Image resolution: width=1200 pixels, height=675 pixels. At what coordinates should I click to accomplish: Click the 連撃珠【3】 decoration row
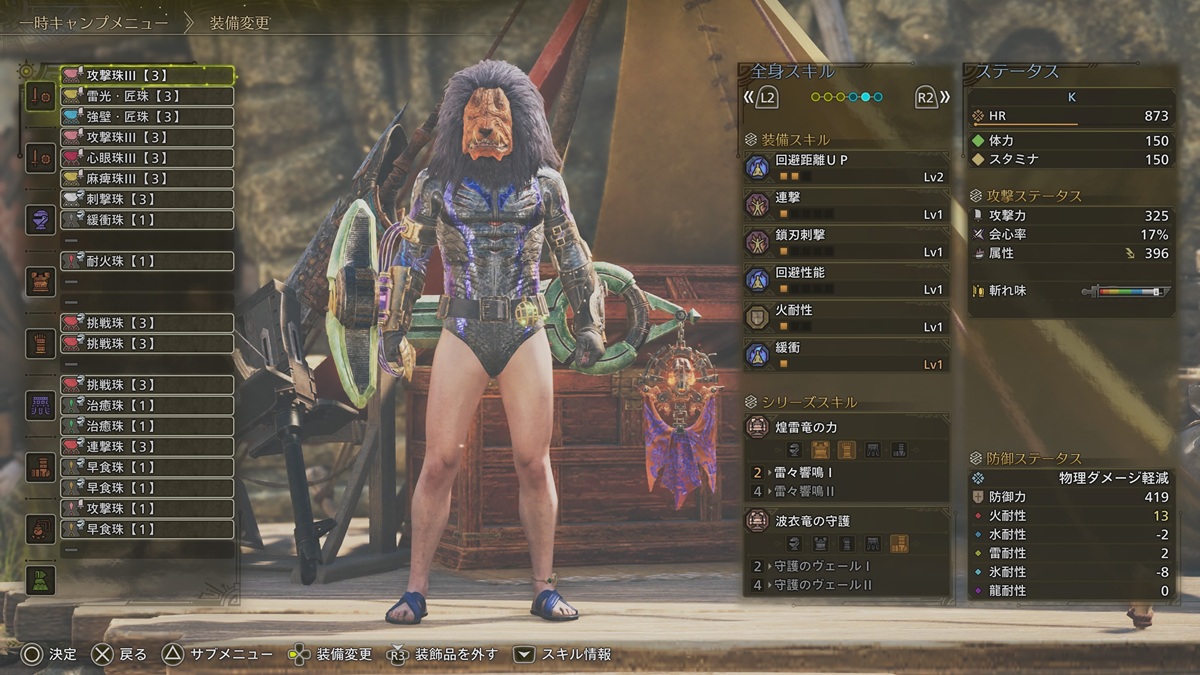click(x=147, y=446)
